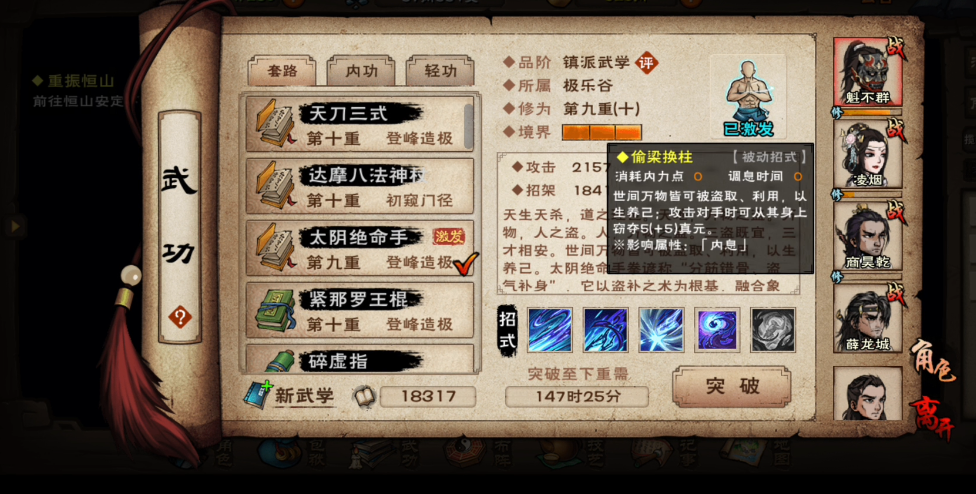The image size is (976, 494).
Task: Click the 离开 leave button
Action: [x=930, y=418]
